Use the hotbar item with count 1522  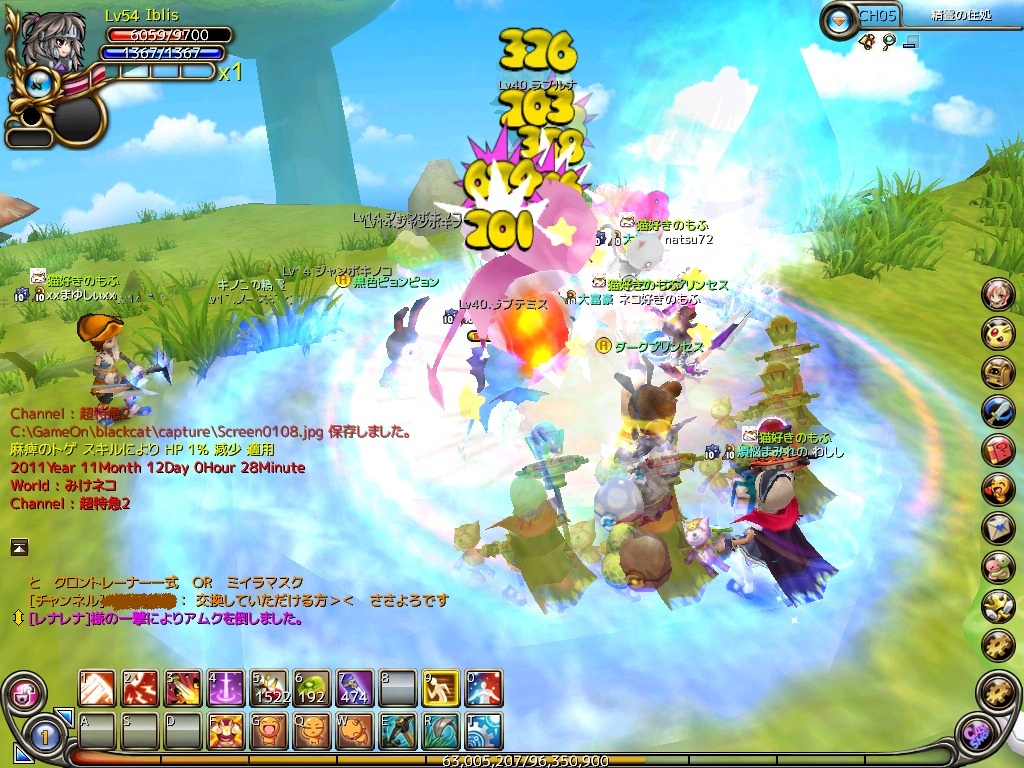click(269, 688)
